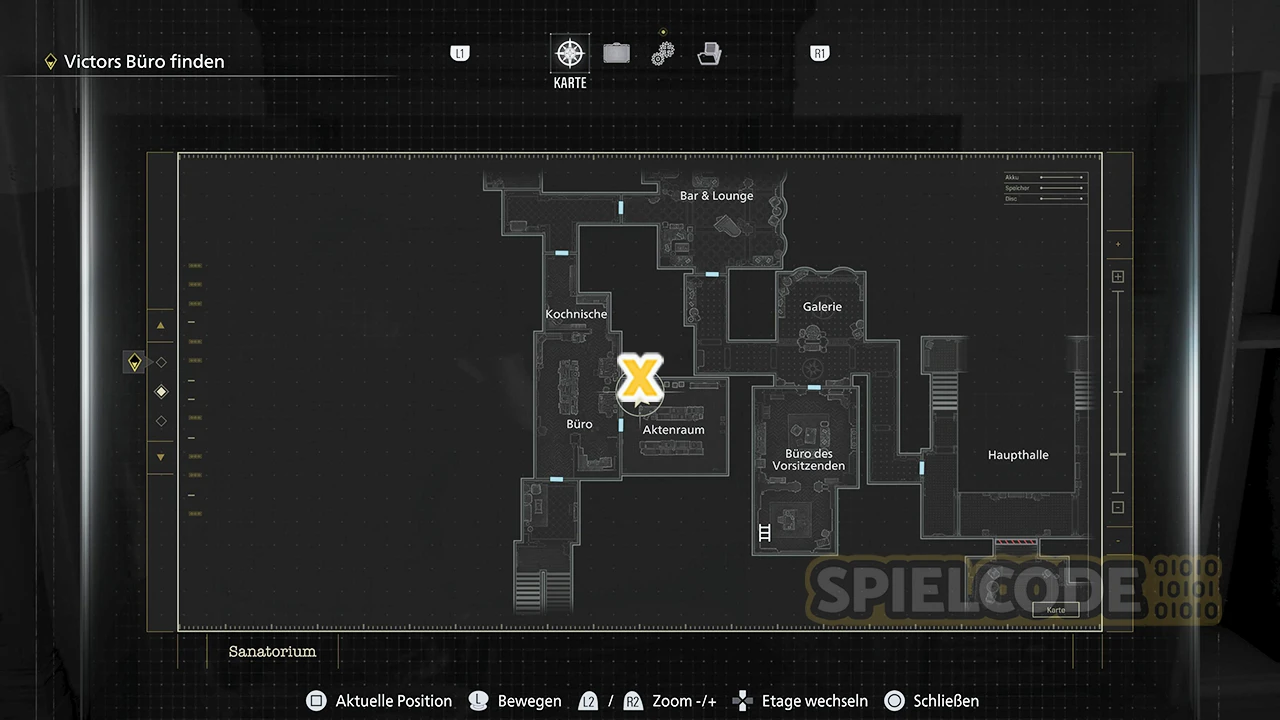Select the top floor diamond marker

(161, 362)
